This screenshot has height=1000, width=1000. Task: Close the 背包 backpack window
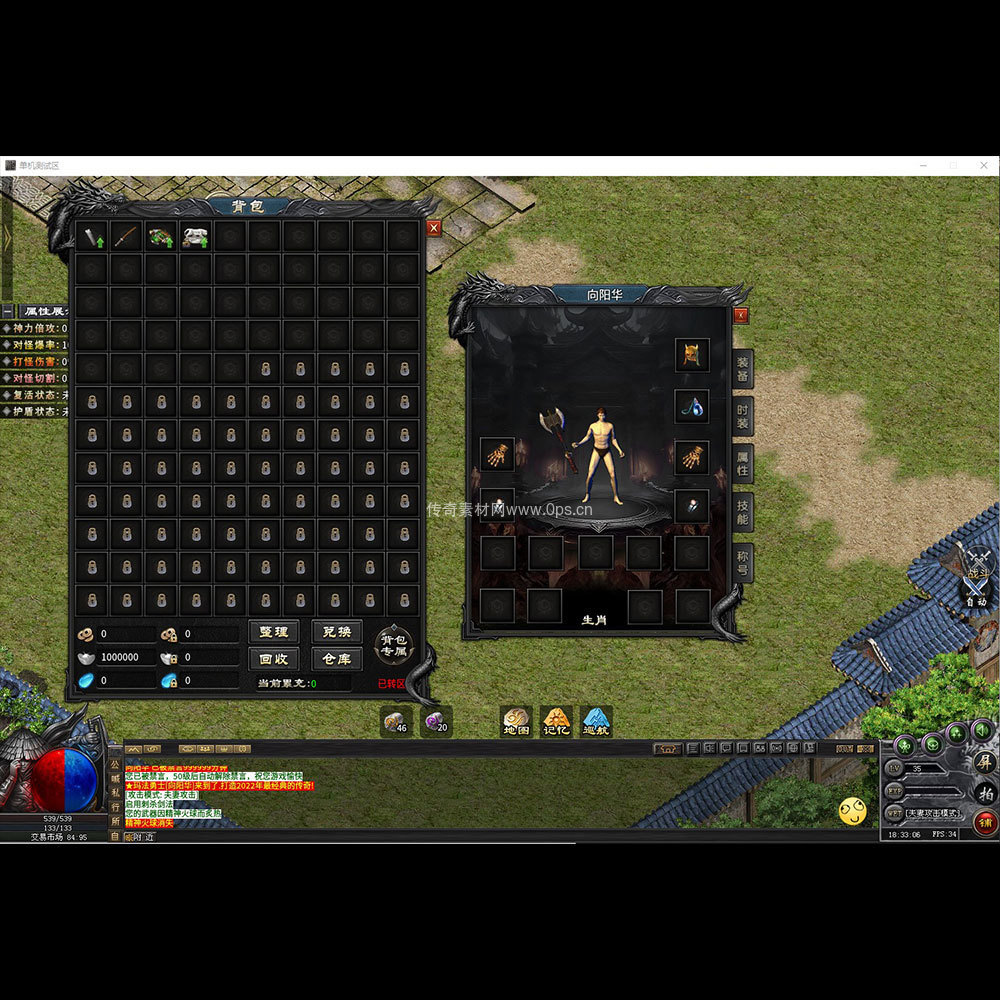433,228
